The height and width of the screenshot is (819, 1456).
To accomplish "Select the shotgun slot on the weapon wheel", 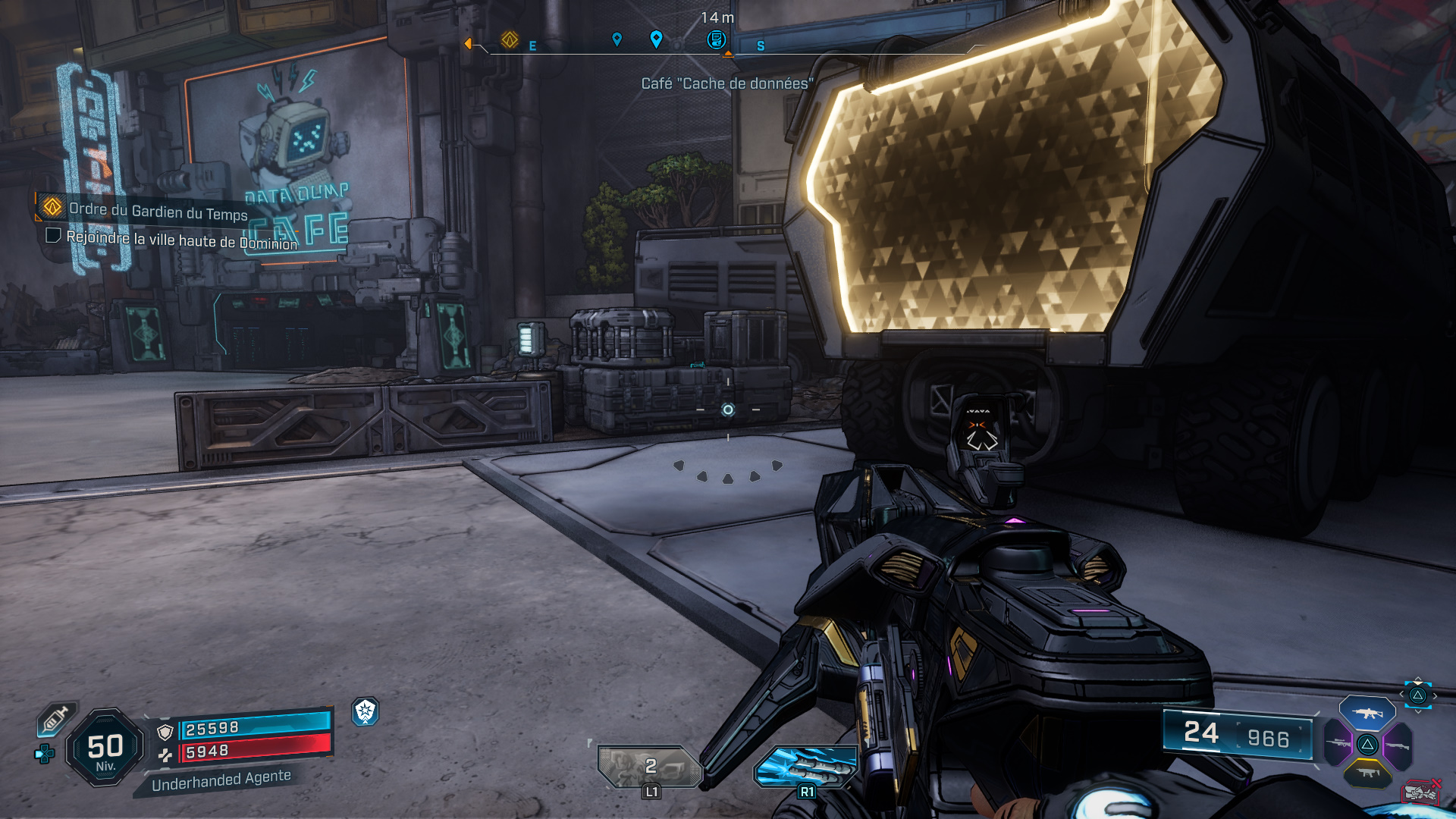I will click(x=1398, y=745).
